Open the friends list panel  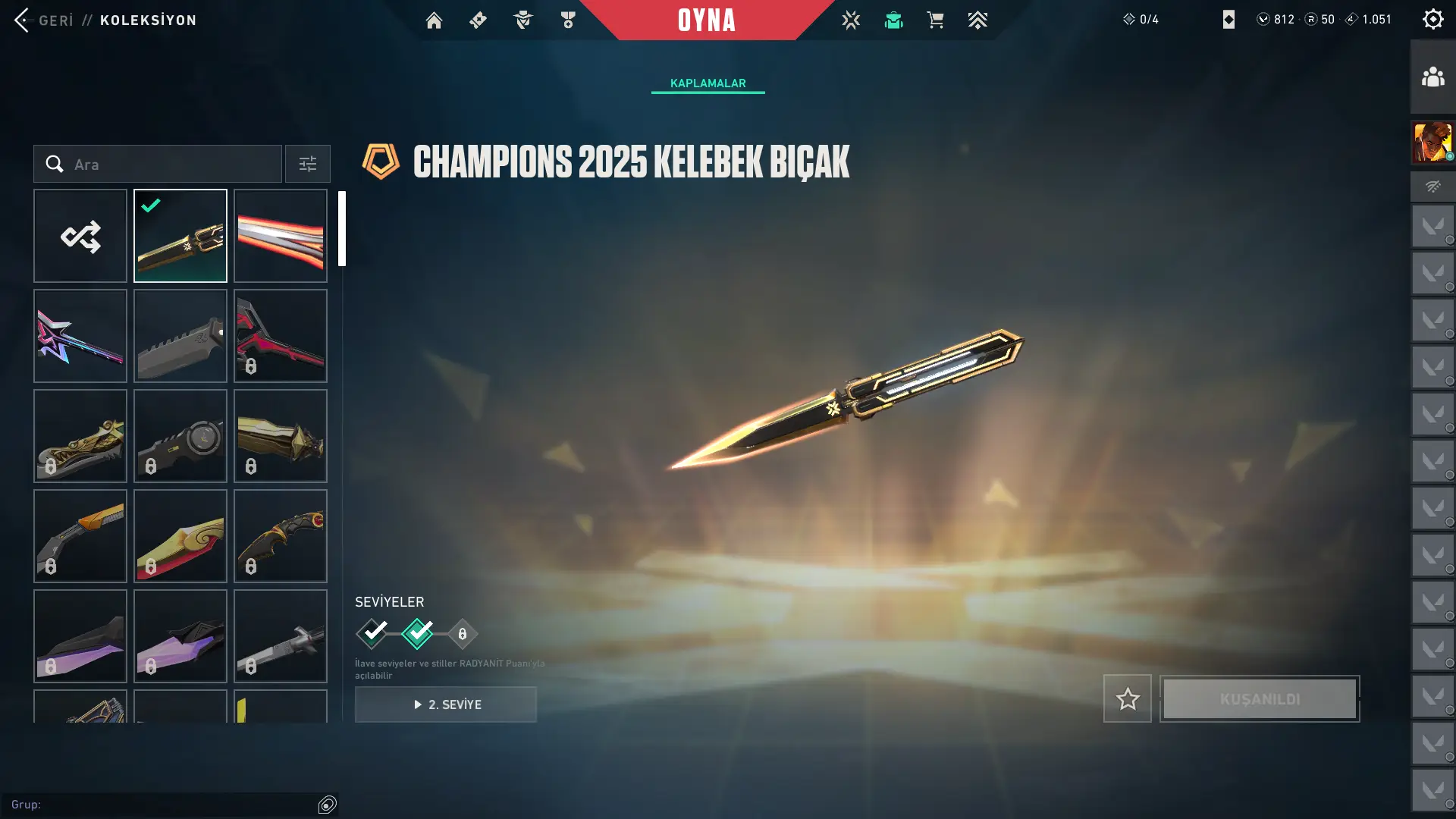[1432, 77]
